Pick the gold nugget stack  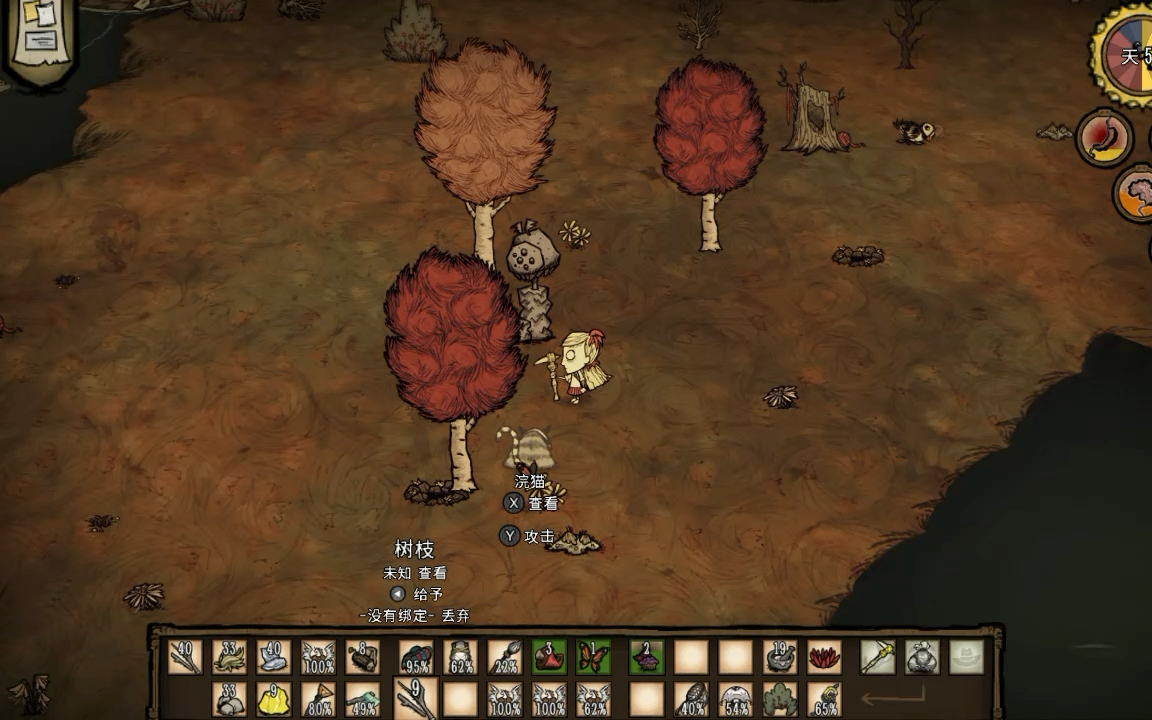coord(273,698)
